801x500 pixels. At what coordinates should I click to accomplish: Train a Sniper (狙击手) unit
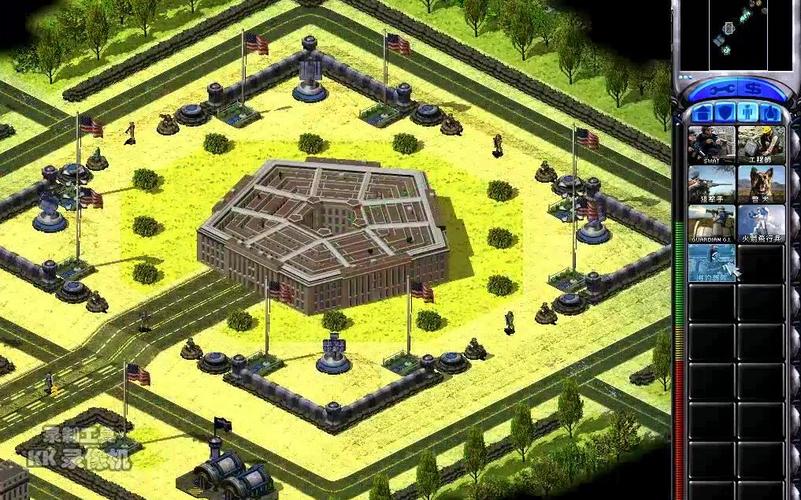point(711,185)
